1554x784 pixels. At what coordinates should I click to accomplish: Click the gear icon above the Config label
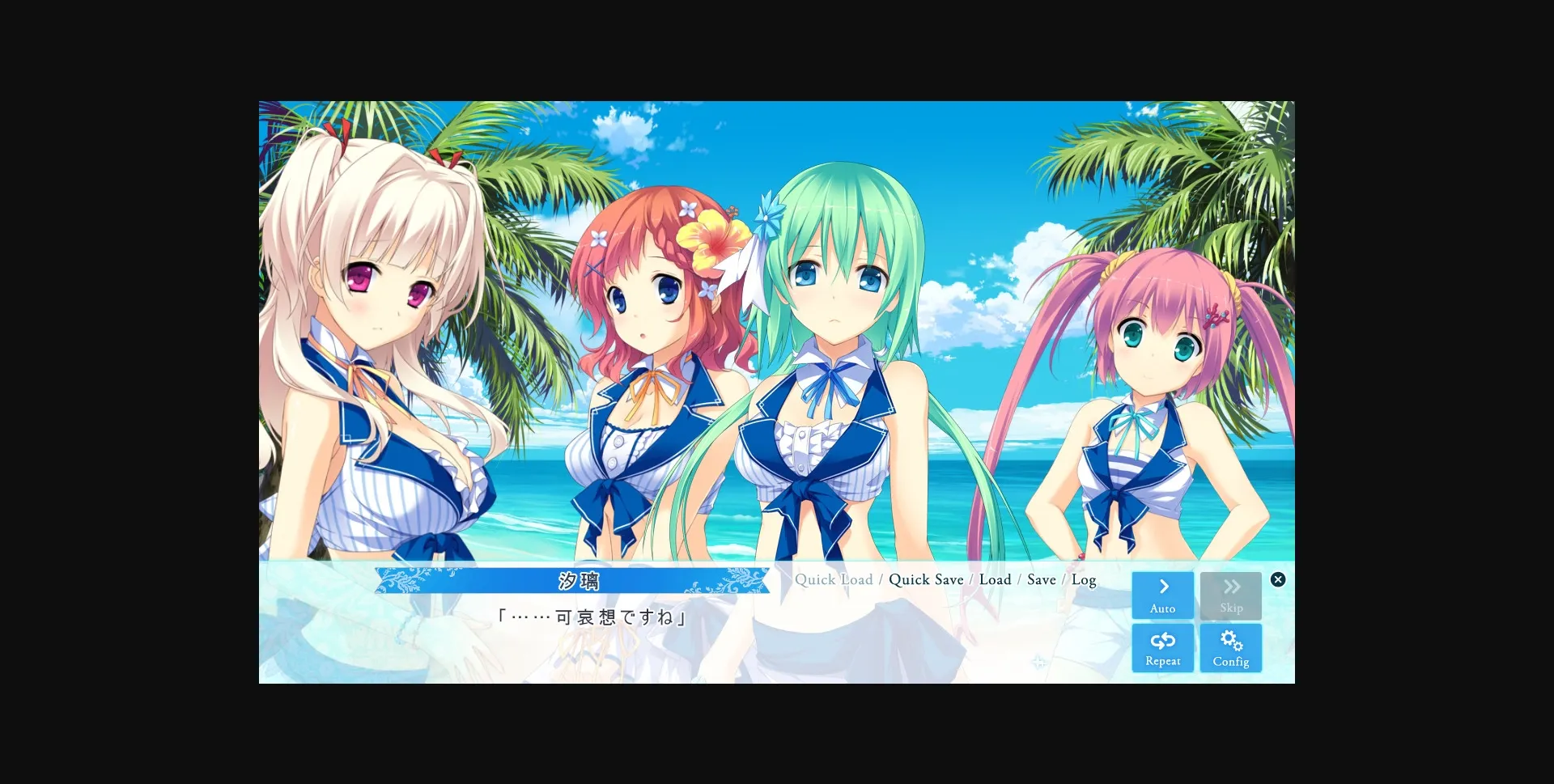(1231, 639)
